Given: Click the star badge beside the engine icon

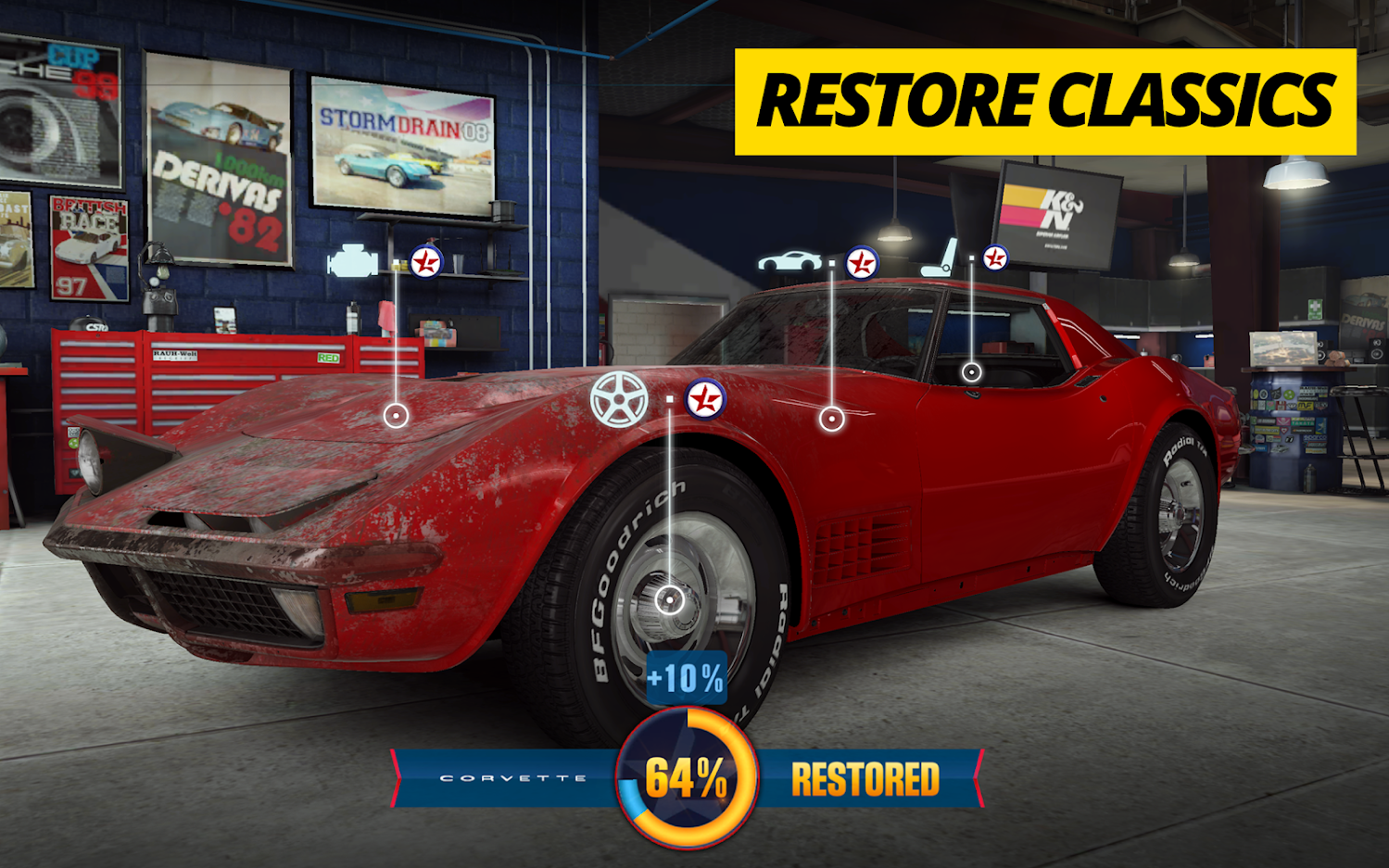Looking at the screenshot, I should pos(425,260).
